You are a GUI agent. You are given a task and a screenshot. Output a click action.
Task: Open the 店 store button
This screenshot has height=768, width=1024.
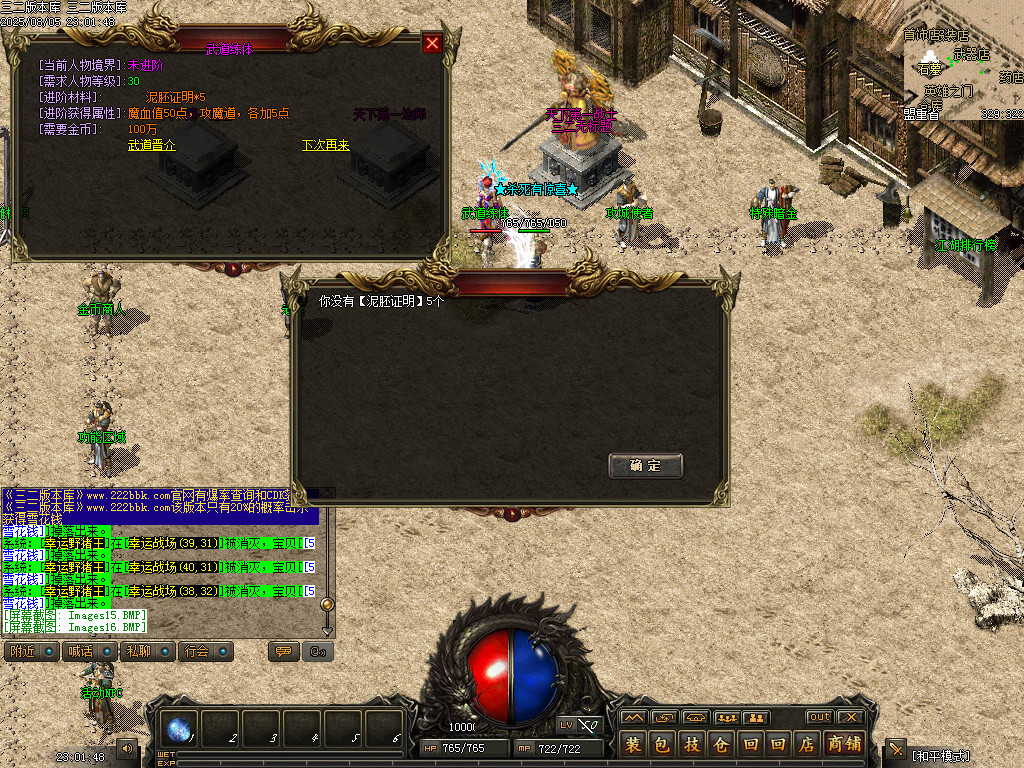[x=807, y=744]
